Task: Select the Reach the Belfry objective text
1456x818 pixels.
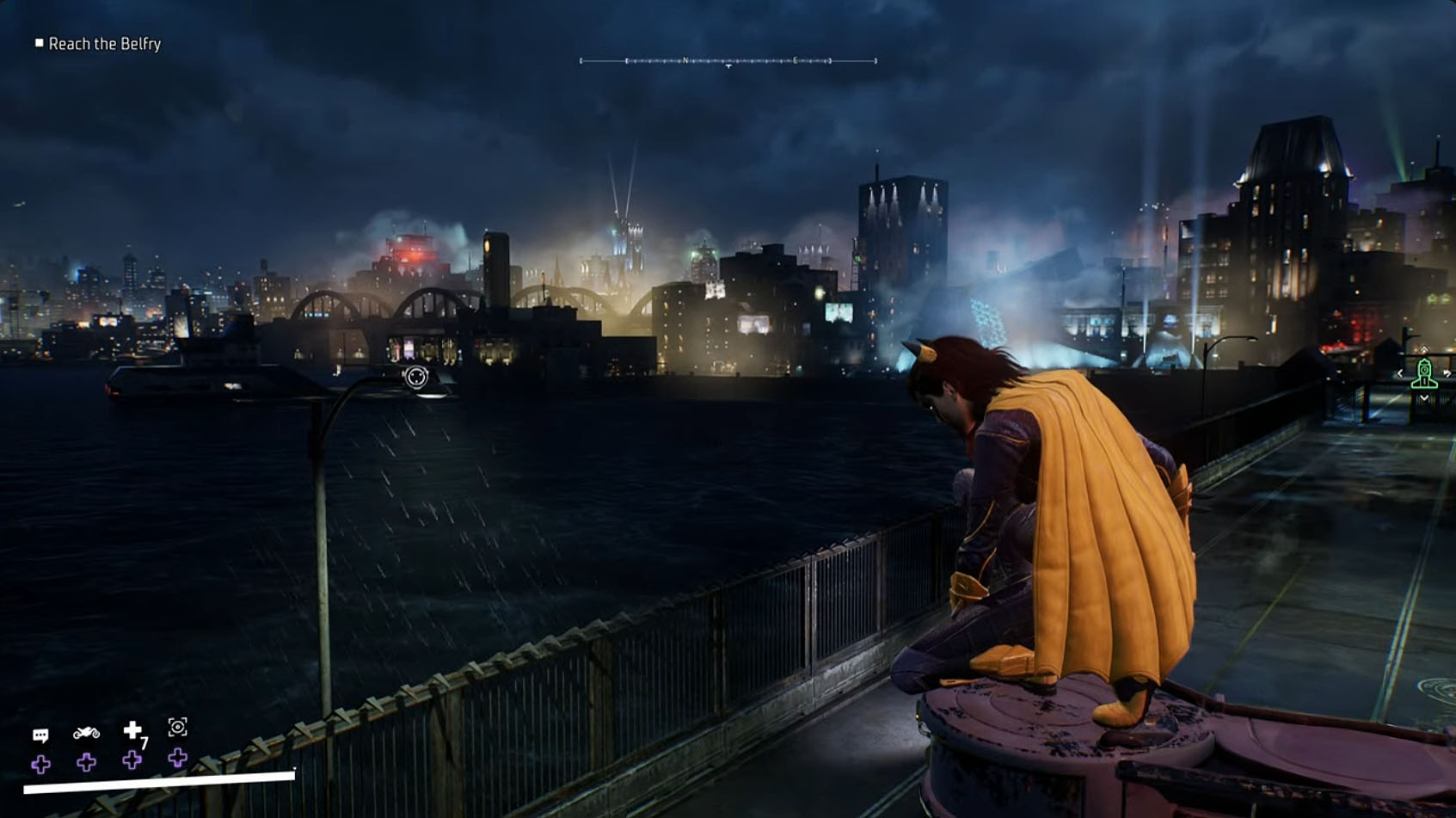Action: 105,44
